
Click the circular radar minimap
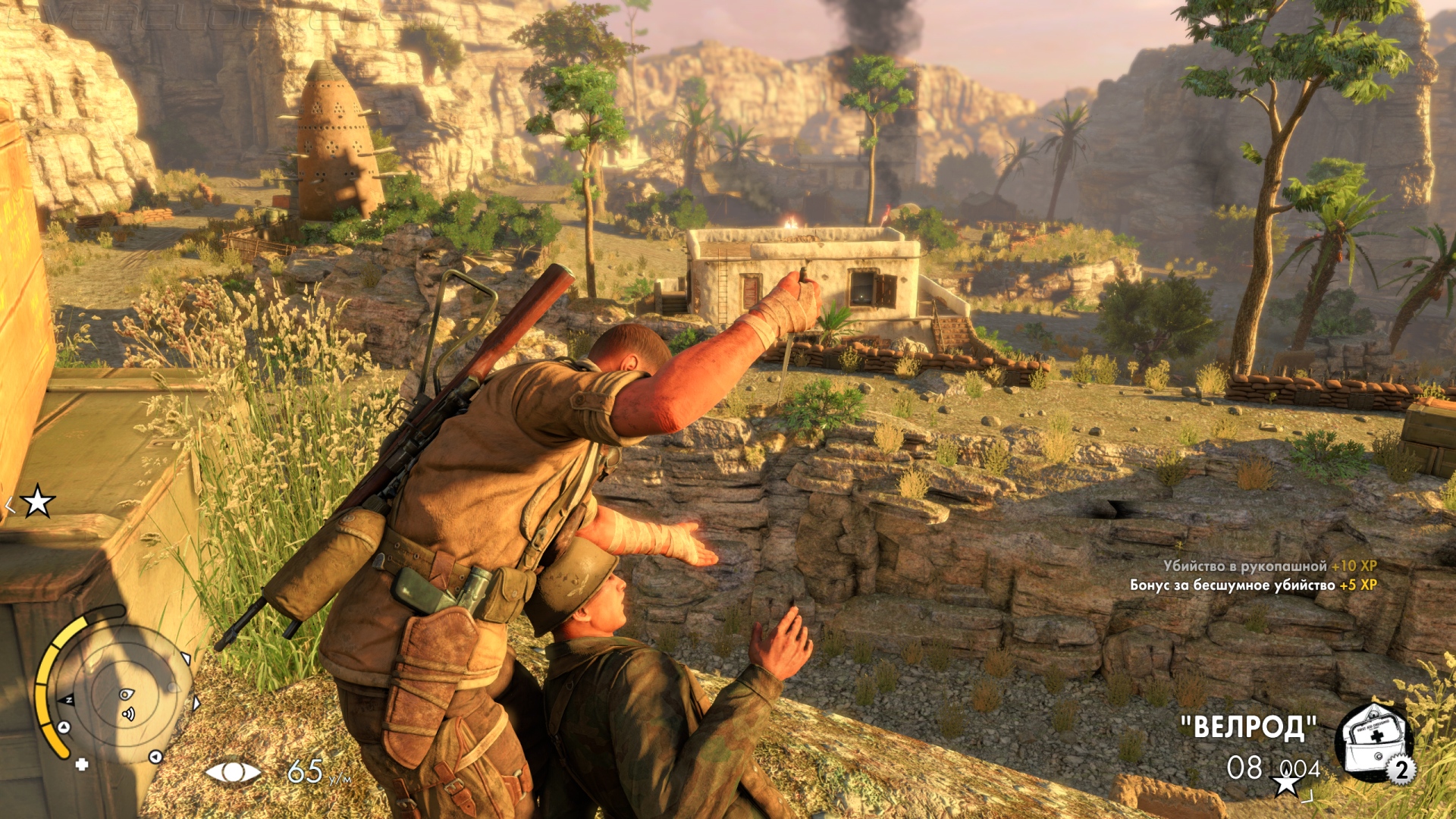(x=121, y=694)
